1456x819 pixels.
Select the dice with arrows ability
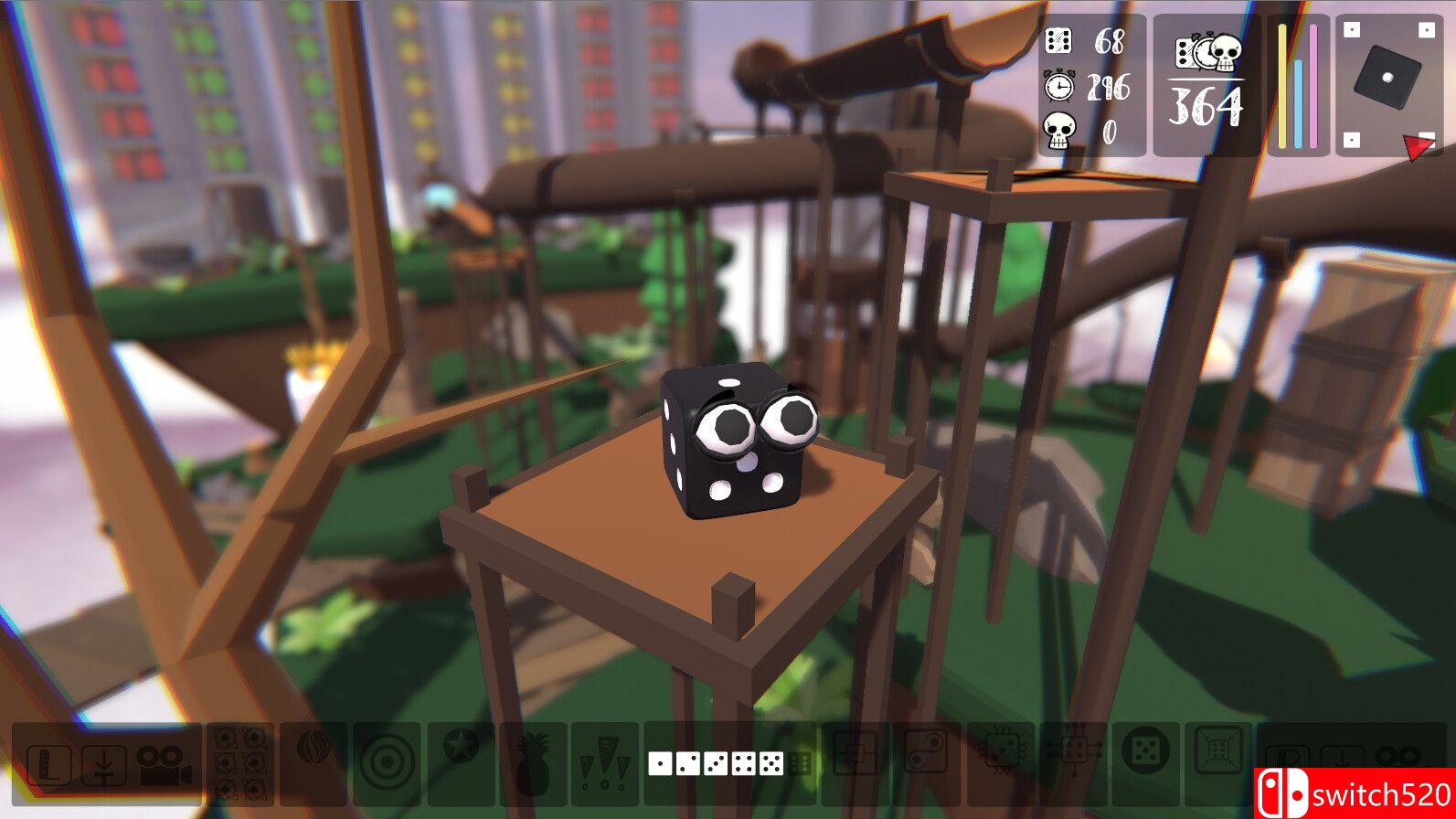point(1072,753)
